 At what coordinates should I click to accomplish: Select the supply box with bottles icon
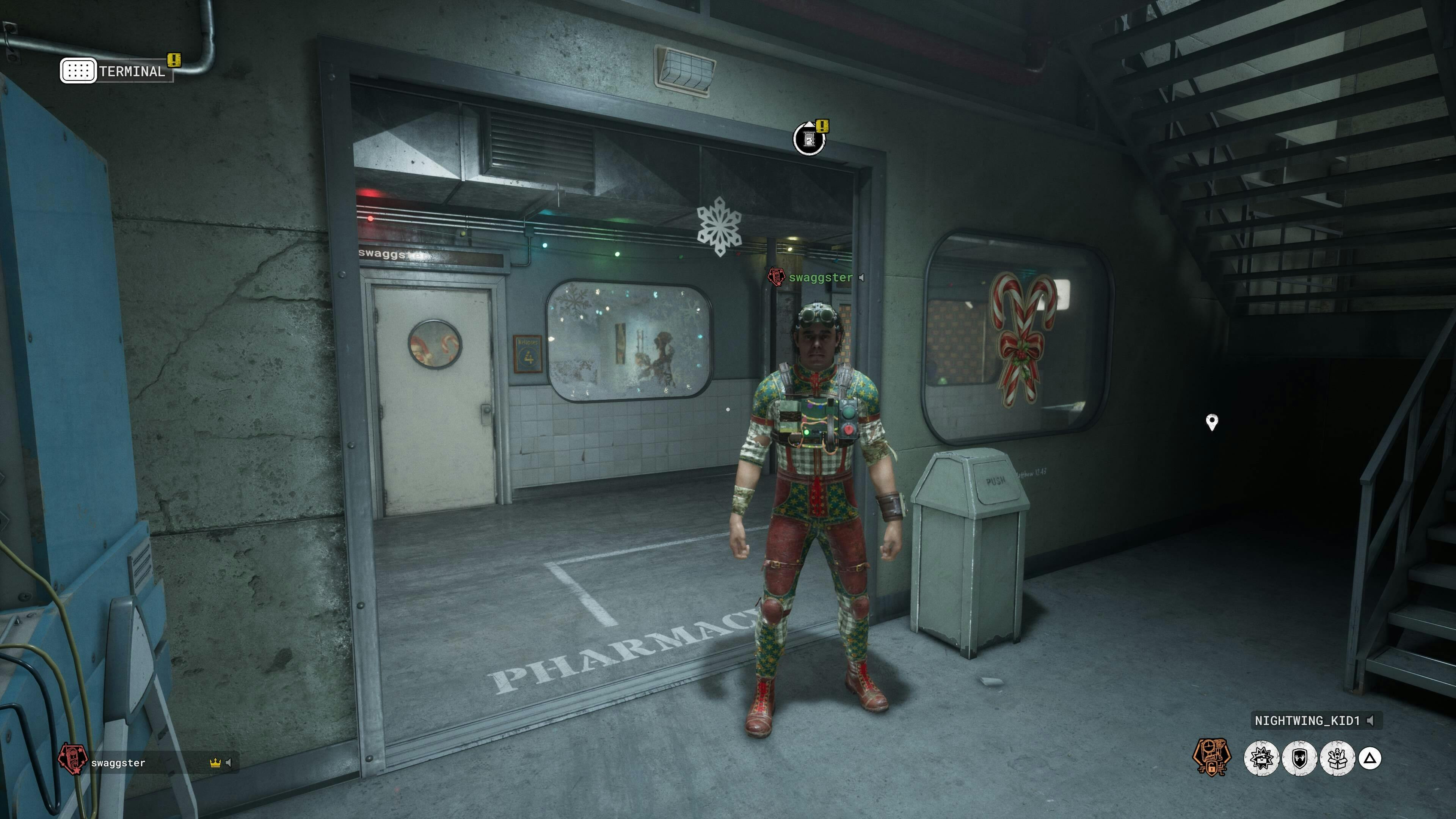point(1337,758)
